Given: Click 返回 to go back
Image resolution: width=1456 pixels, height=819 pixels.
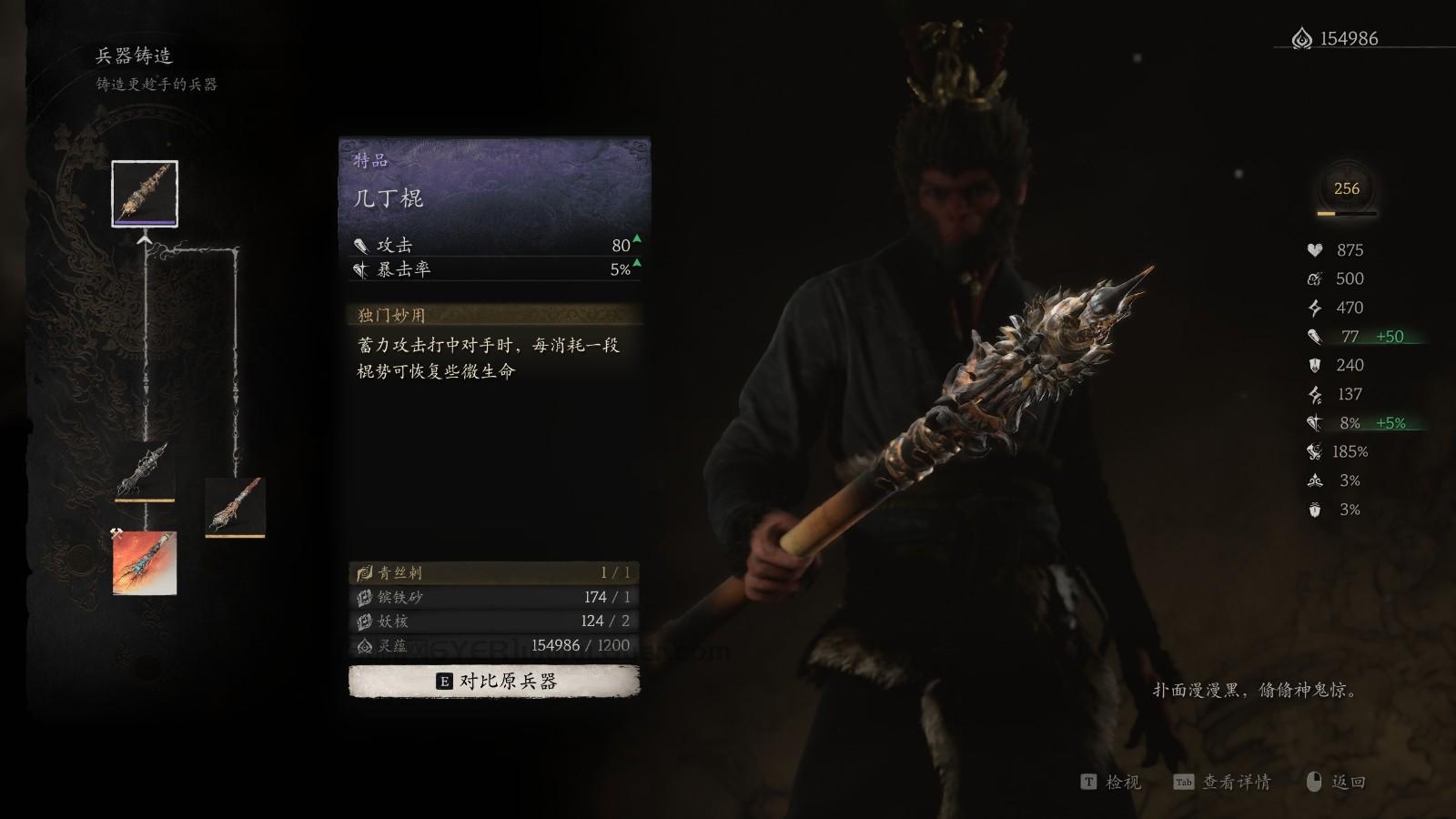Looking at the screenshot, I should 1347,783.
